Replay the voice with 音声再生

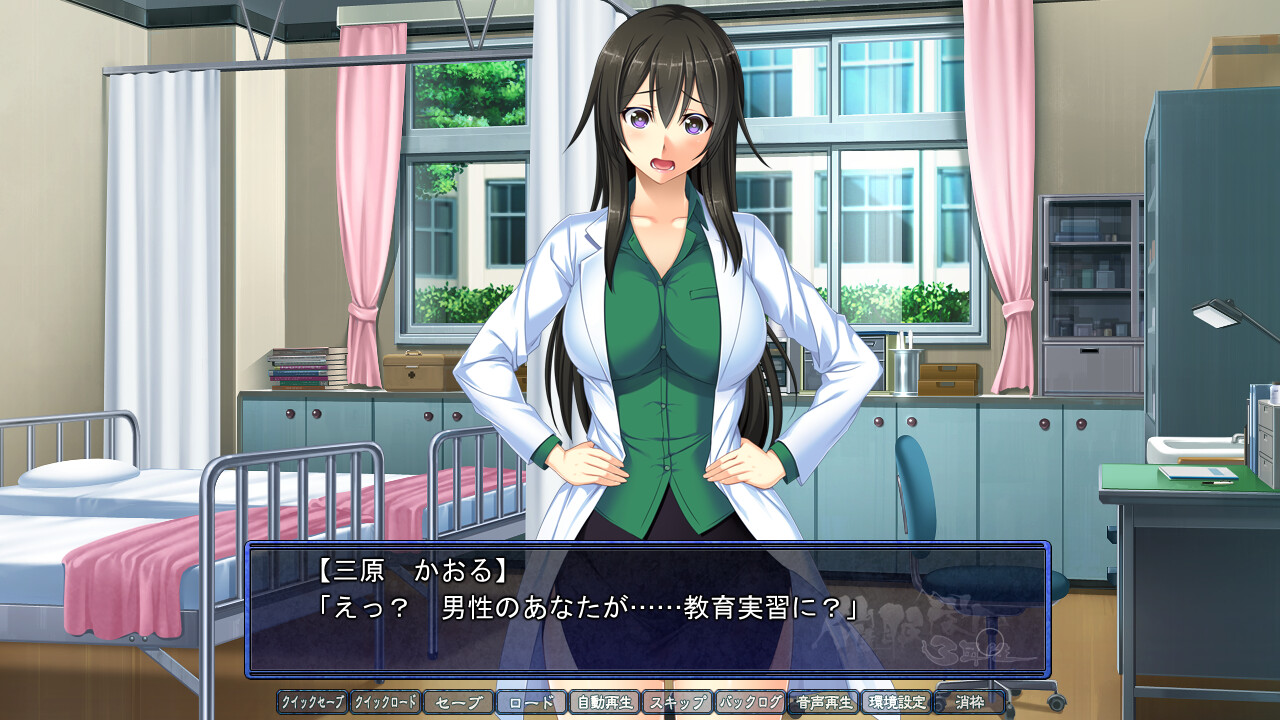[823, 702]
